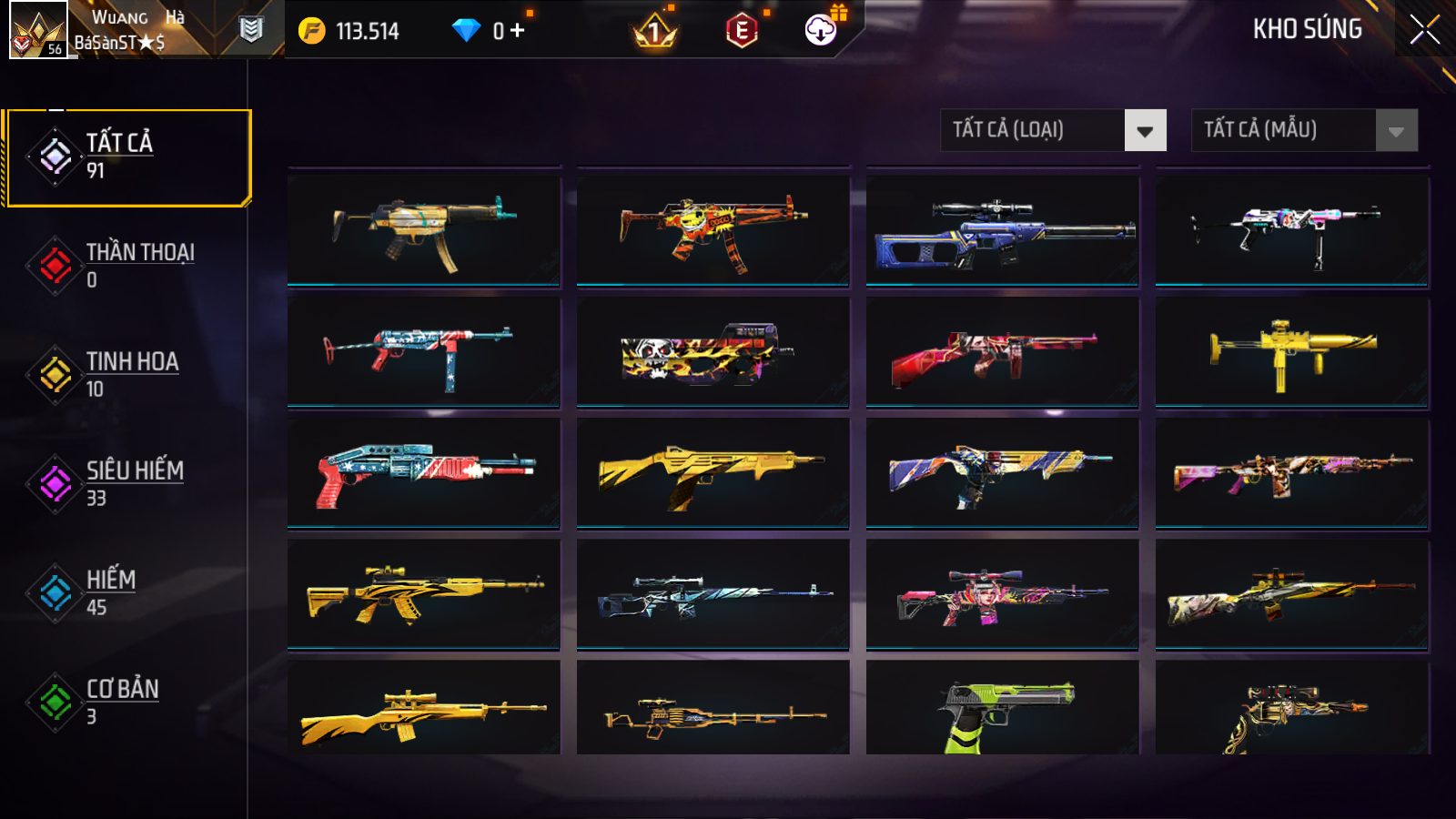Switch to the Thần Thoại rarity tab
The image size is (1456, 819).
(127, 266)
